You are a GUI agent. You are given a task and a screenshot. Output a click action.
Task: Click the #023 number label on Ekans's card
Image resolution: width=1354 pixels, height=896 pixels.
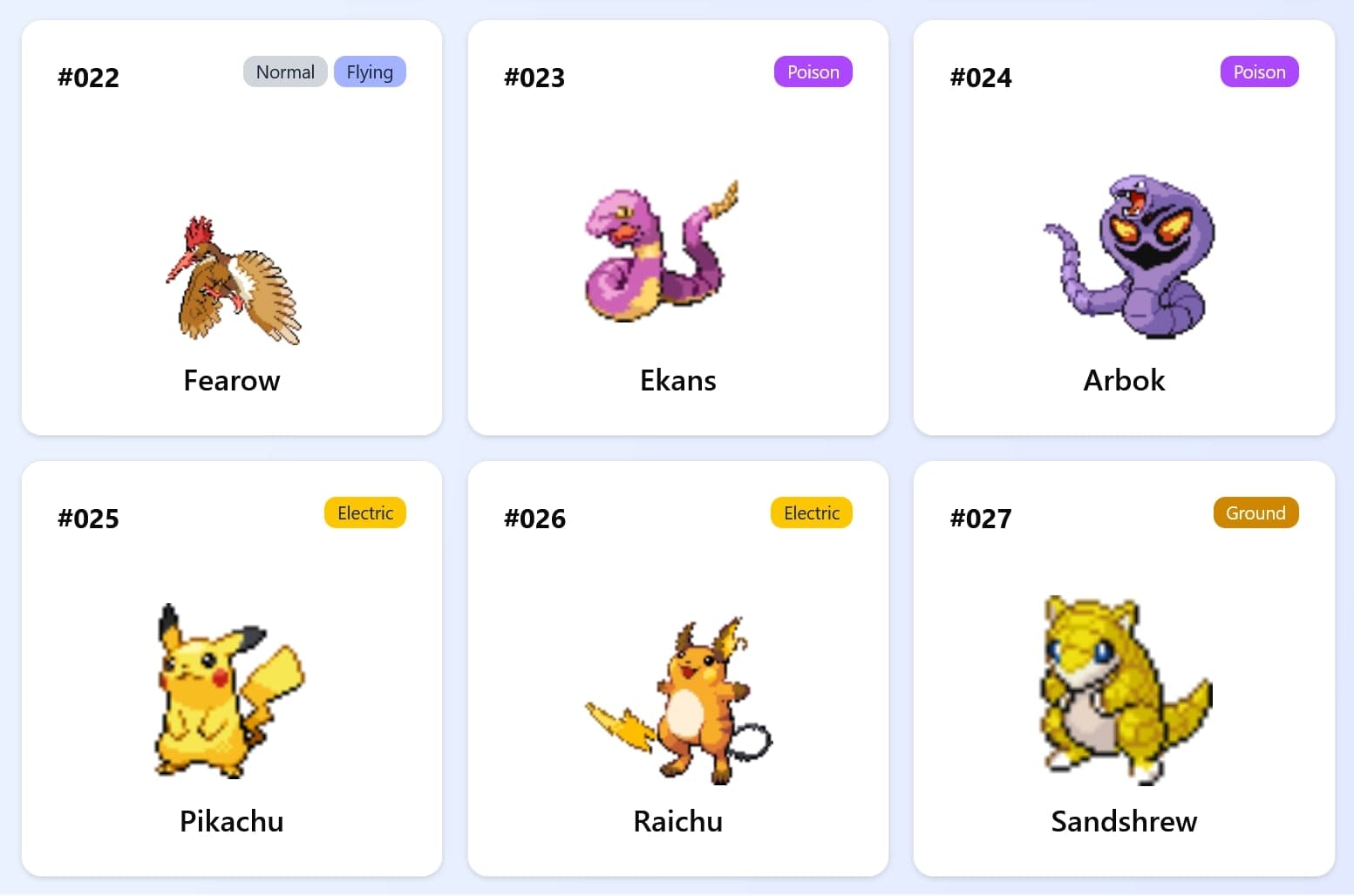pos(534,78)
